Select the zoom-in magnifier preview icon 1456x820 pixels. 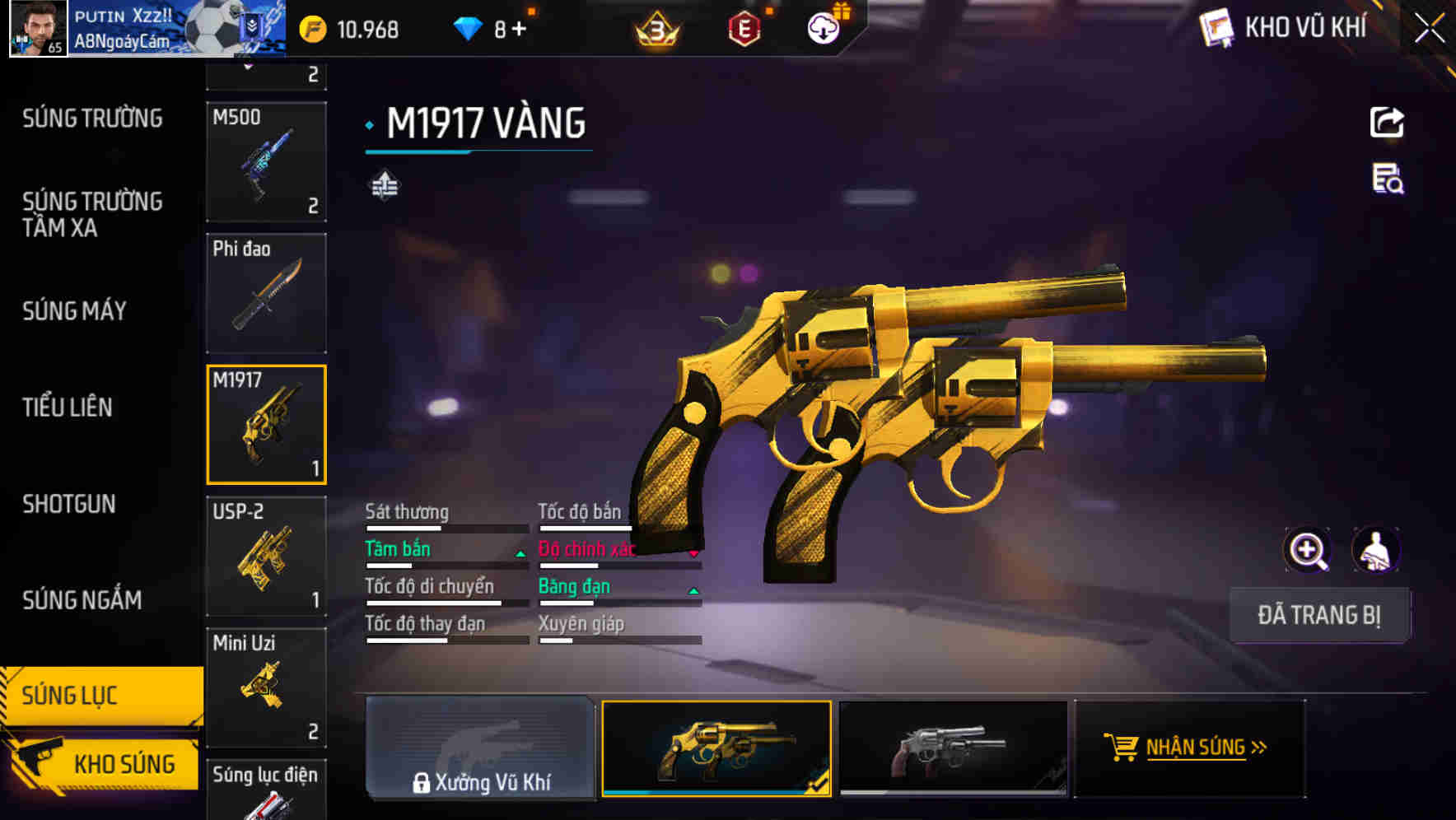click(x=1305, y=550)
